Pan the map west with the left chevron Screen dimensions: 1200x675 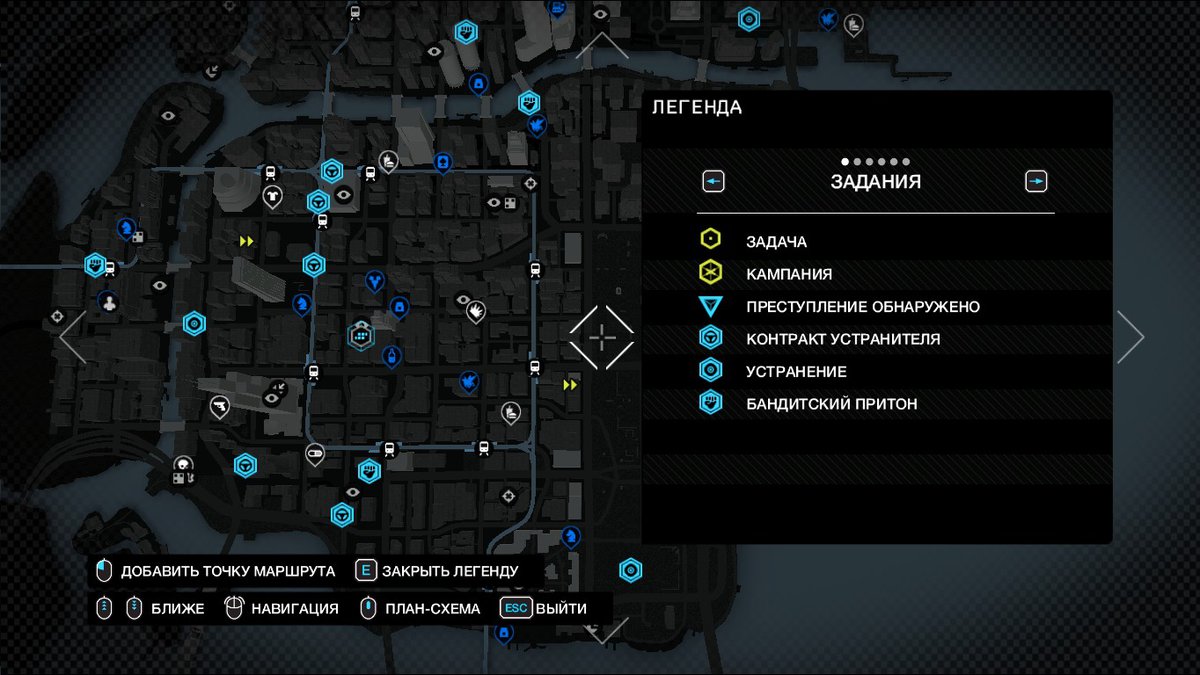point(73,337)
